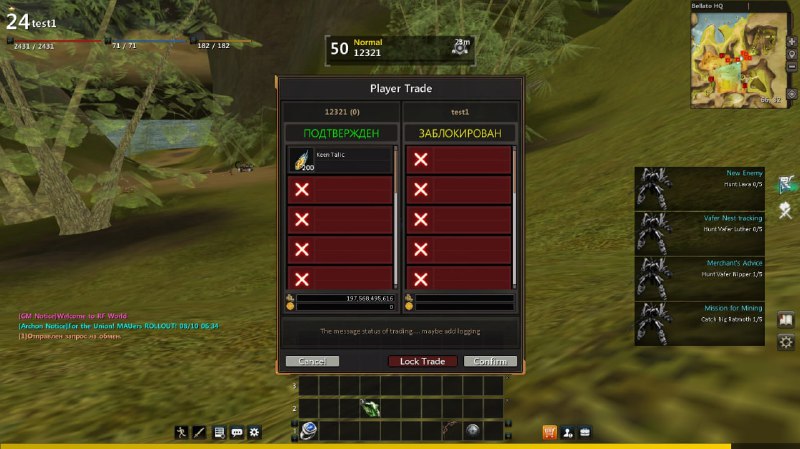Image resolution: width=800 pixels, height=449 pixels.
Task: Cancel the player trade
Action: point(312,361)
